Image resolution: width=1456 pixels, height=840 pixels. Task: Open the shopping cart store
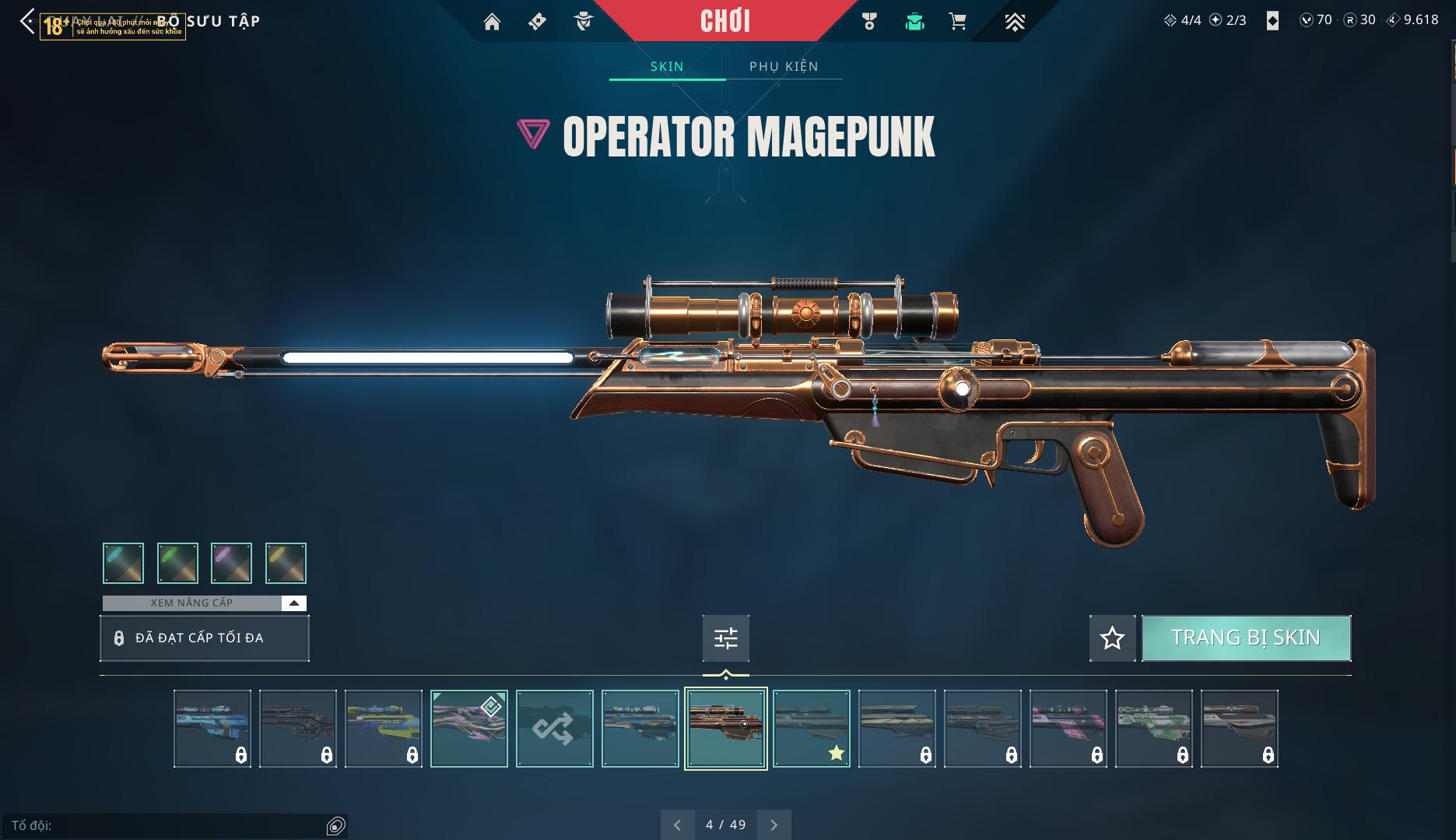(x=958, y=22)
